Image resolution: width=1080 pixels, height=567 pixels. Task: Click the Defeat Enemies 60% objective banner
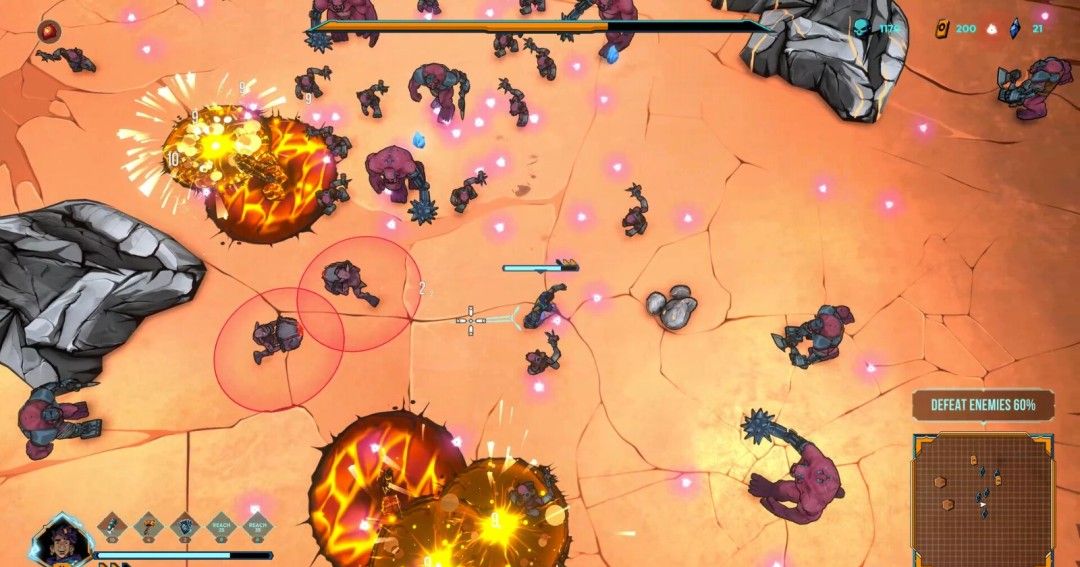(x=982, y=405)
